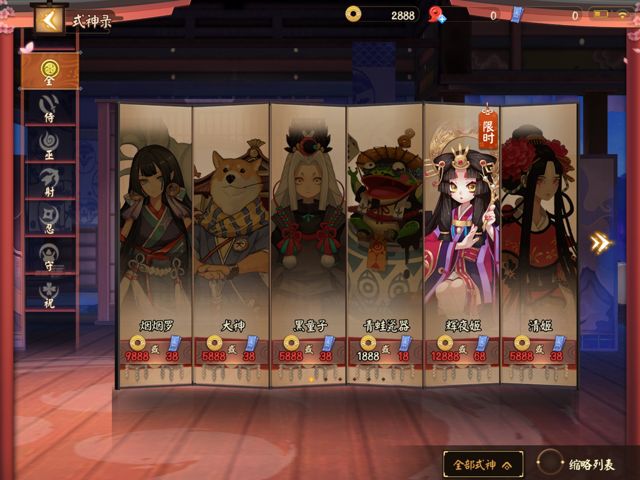Go back using the arrow beside 式神录
Viewport: 640px width, 480px height.
(47, 20)
